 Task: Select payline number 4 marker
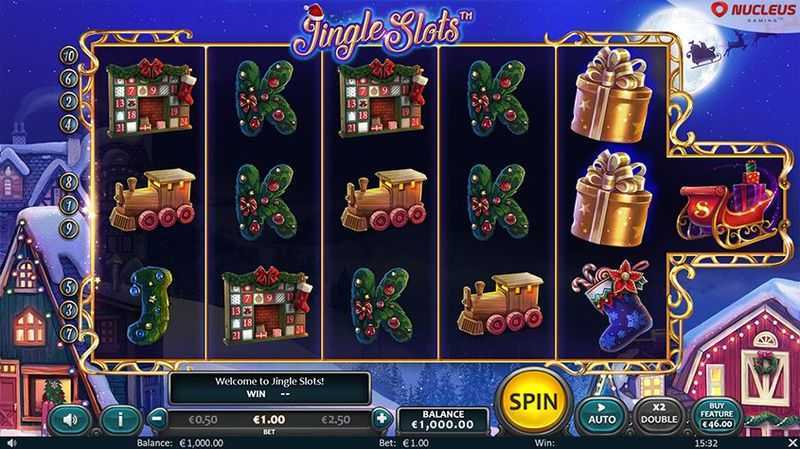[70, 123]
